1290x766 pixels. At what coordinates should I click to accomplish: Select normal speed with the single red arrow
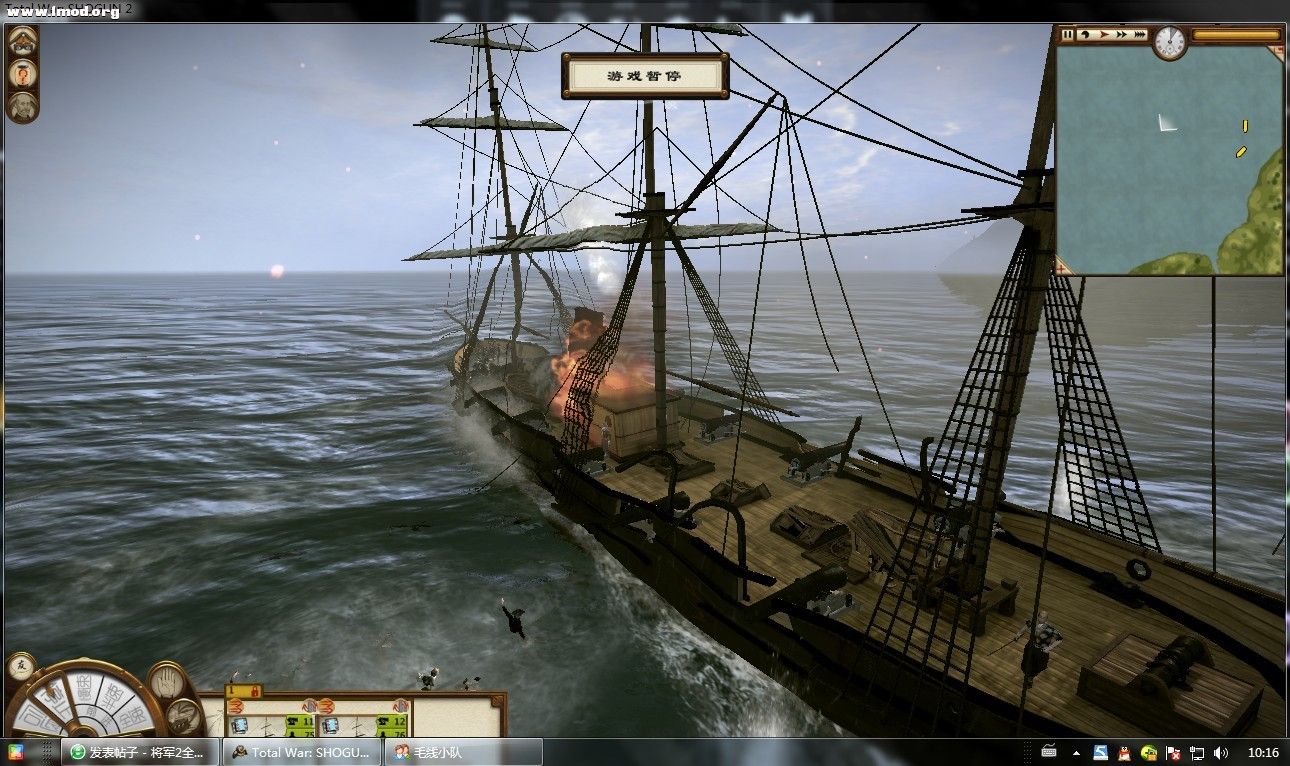[x=1103, y=34]
